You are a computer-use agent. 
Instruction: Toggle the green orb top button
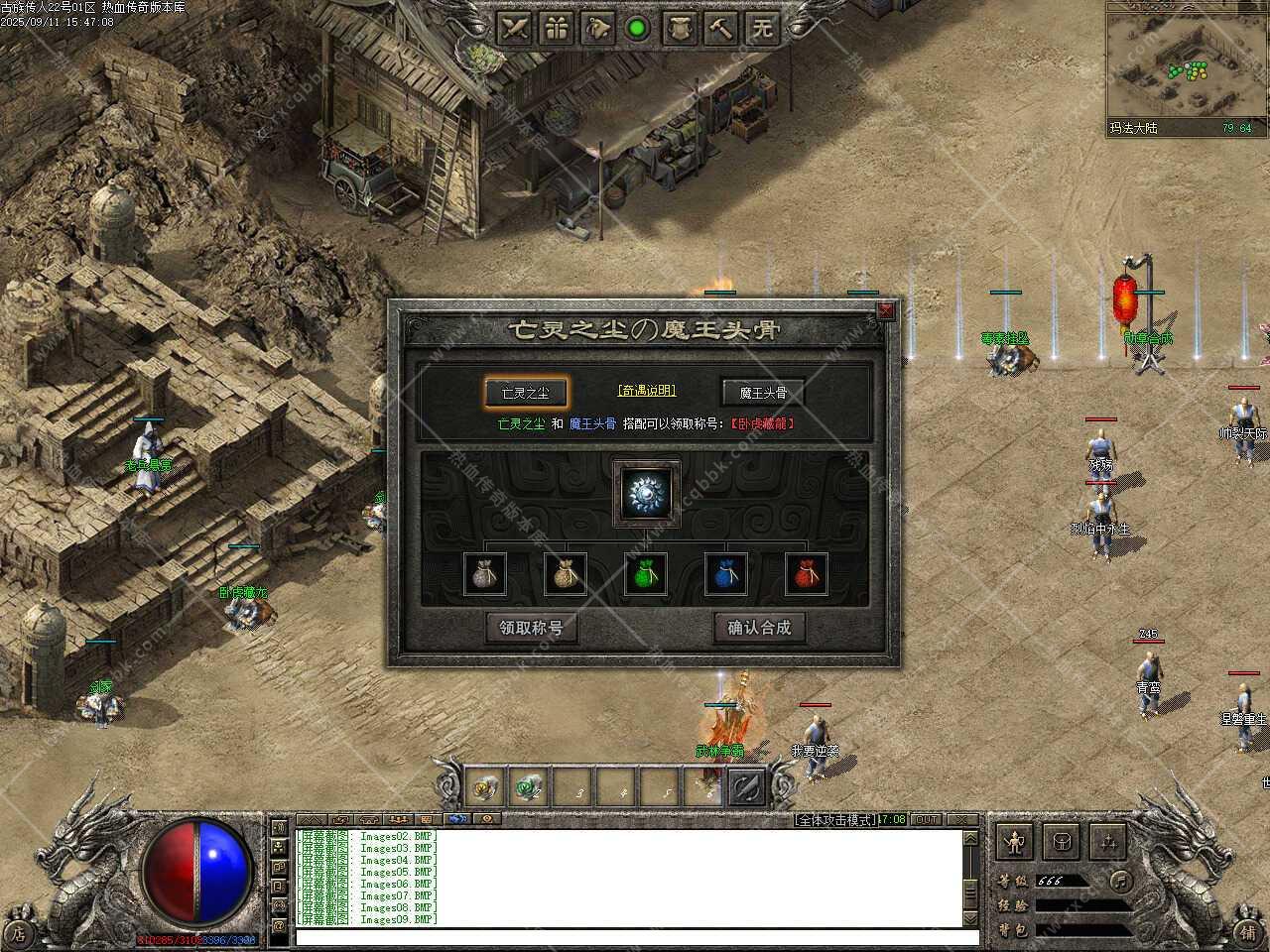(638, 28)
